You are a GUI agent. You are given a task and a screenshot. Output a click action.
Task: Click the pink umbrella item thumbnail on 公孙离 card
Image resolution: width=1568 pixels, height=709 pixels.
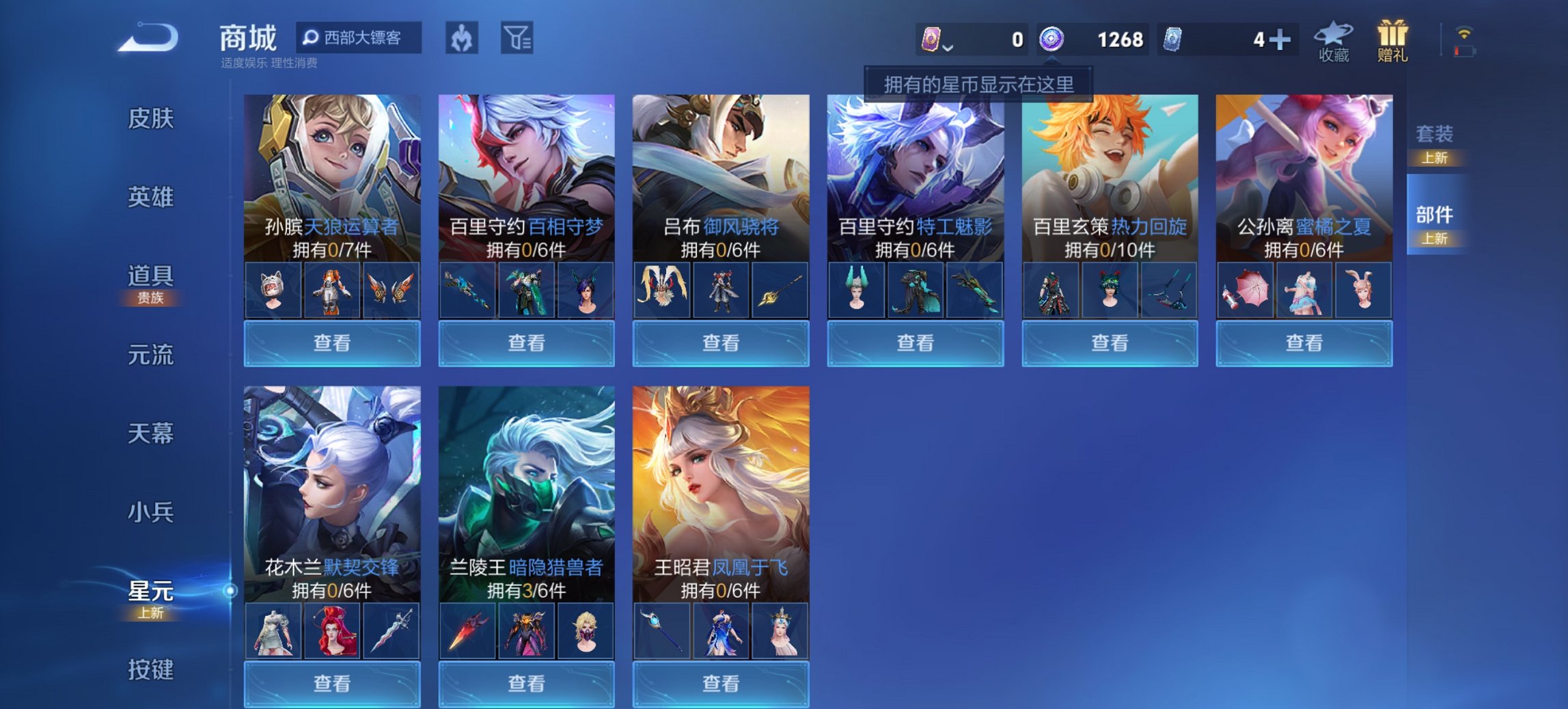pos(1246,290)
